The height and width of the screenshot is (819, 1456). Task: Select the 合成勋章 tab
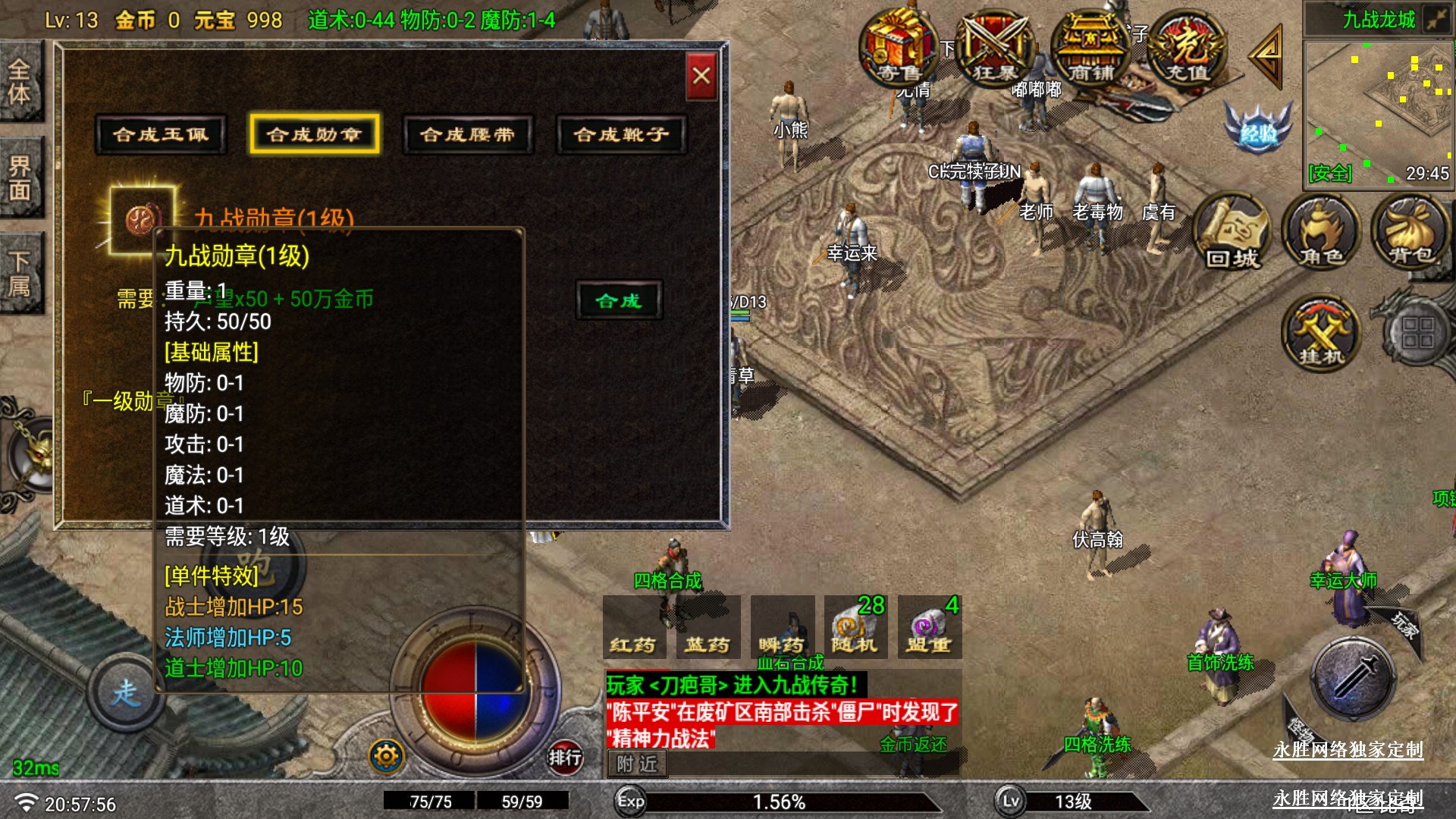(314, 135)
